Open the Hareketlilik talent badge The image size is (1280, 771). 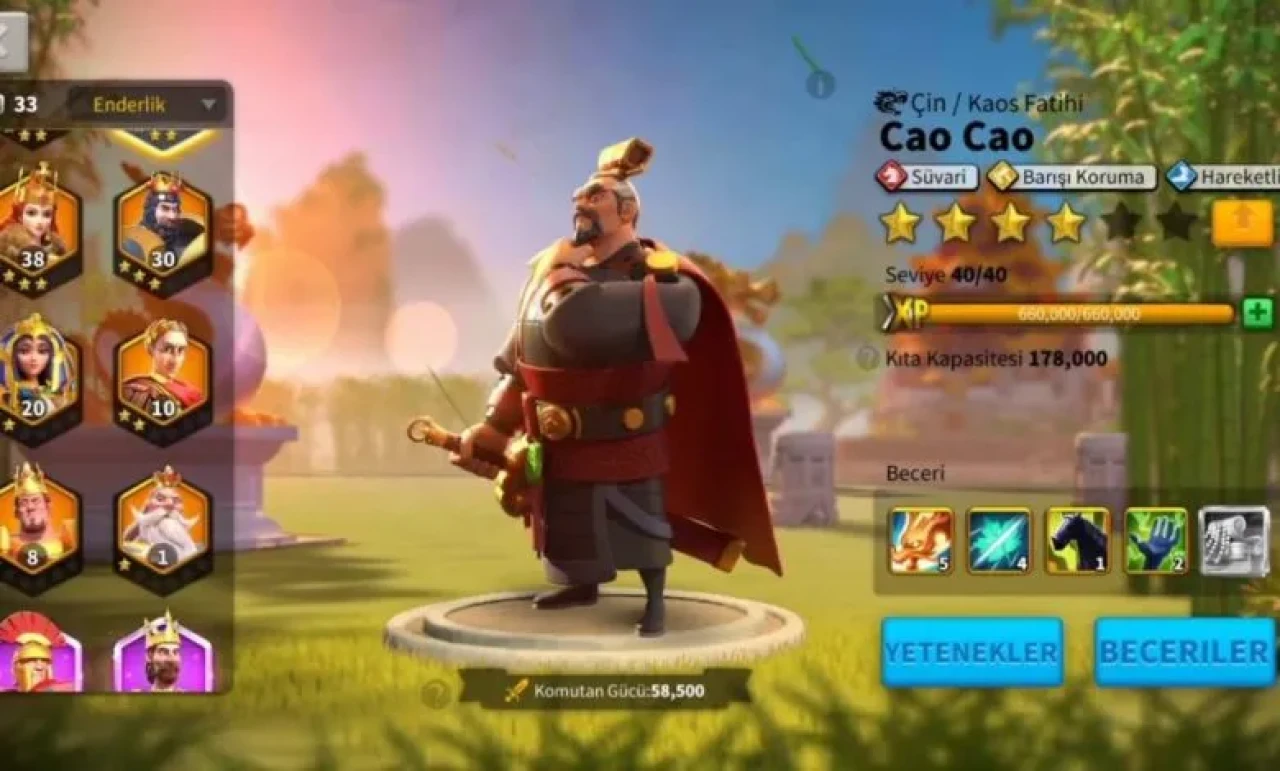(x=1230, y=177)
